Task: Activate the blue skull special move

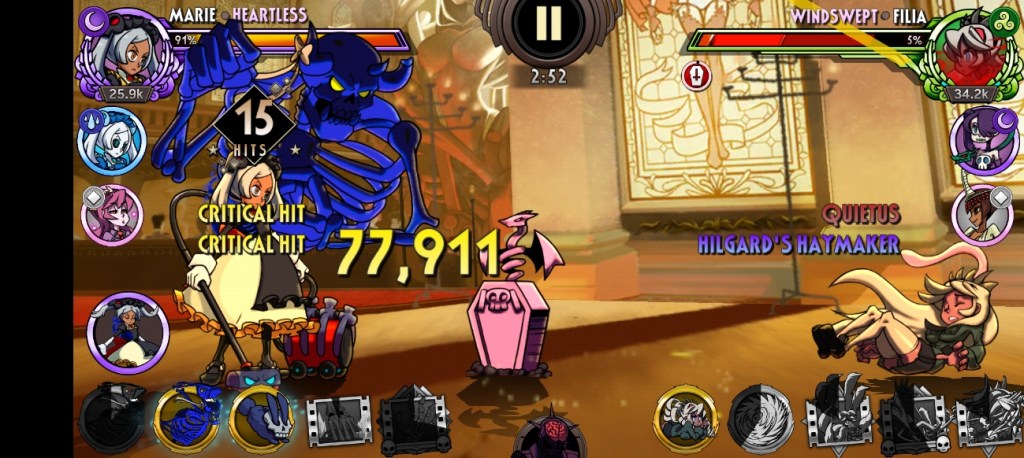Action: click(x=263, y=416)
